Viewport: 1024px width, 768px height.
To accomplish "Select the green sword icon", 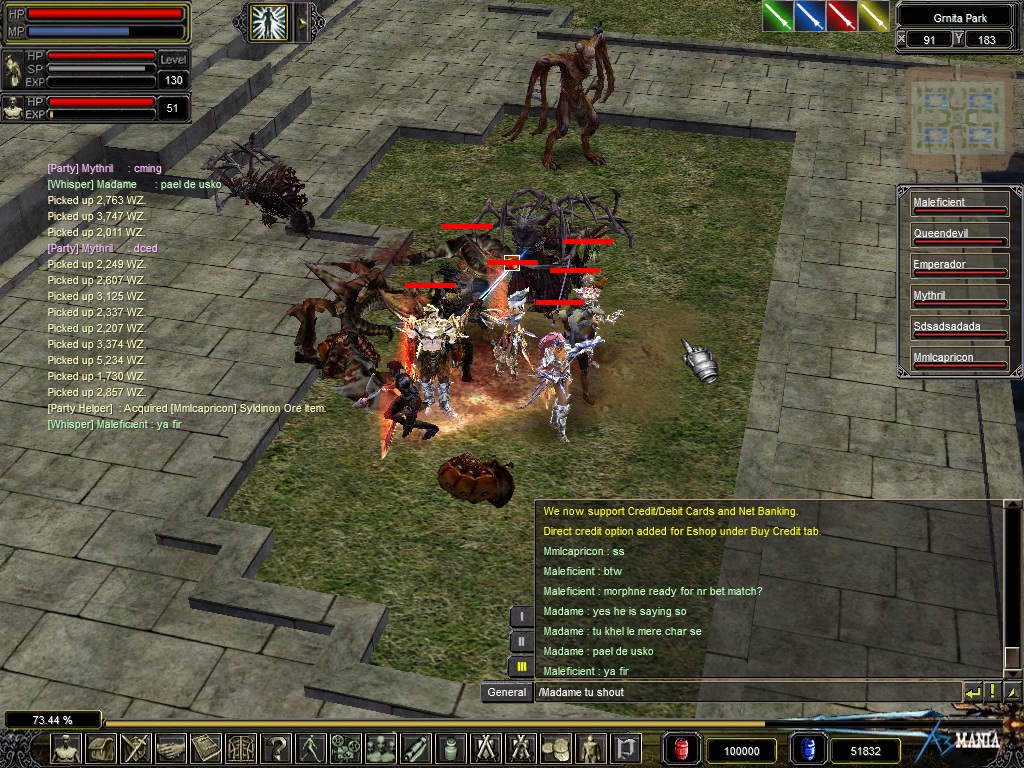I will pos(777,16).
